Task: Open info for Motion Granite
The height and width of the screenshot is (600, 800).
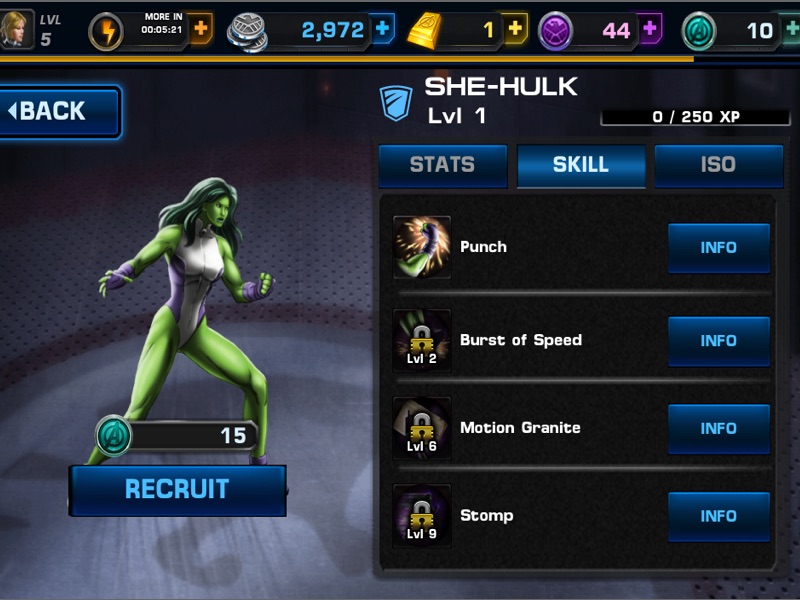Action: [x=718, y=428]
